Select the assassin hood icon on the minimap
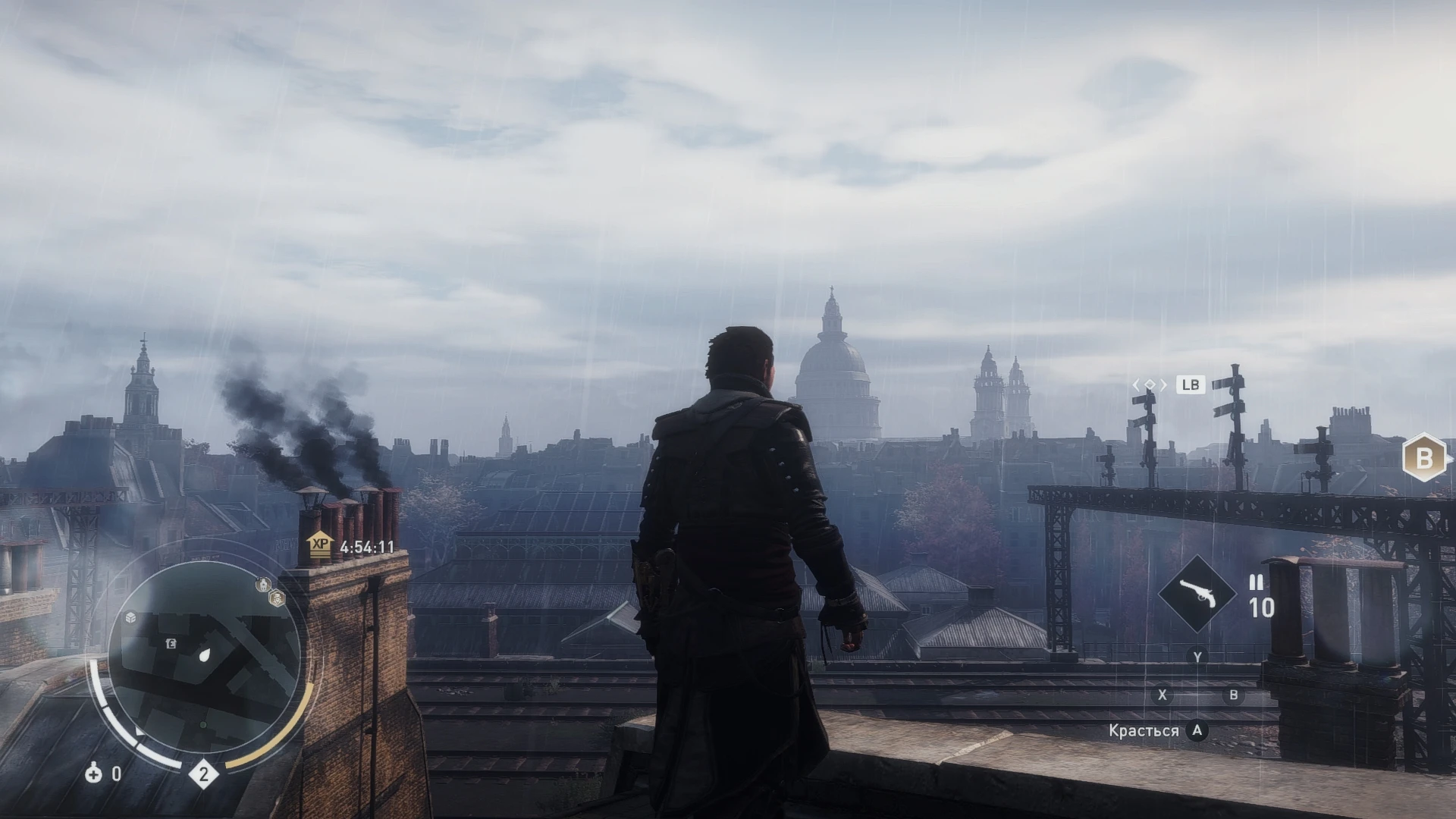The width and height of the screenshot is (1456, 819). coord(263,584)
